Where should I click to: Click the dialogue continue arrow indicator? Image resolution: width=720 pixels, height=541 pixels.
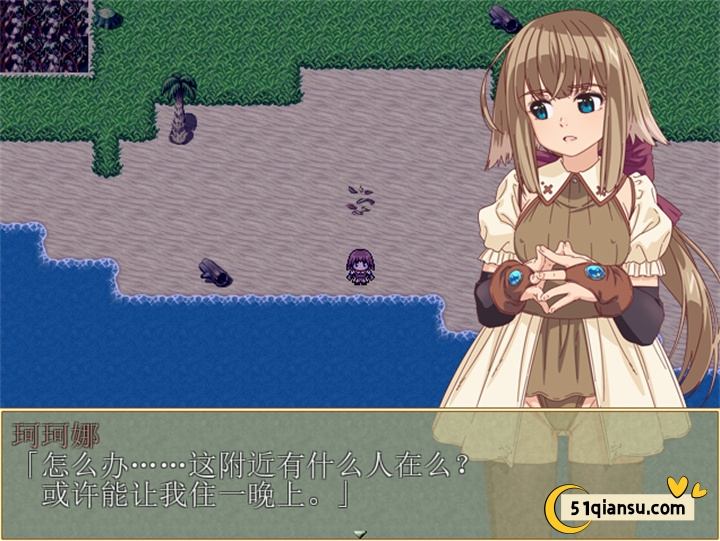pos(360,533)
